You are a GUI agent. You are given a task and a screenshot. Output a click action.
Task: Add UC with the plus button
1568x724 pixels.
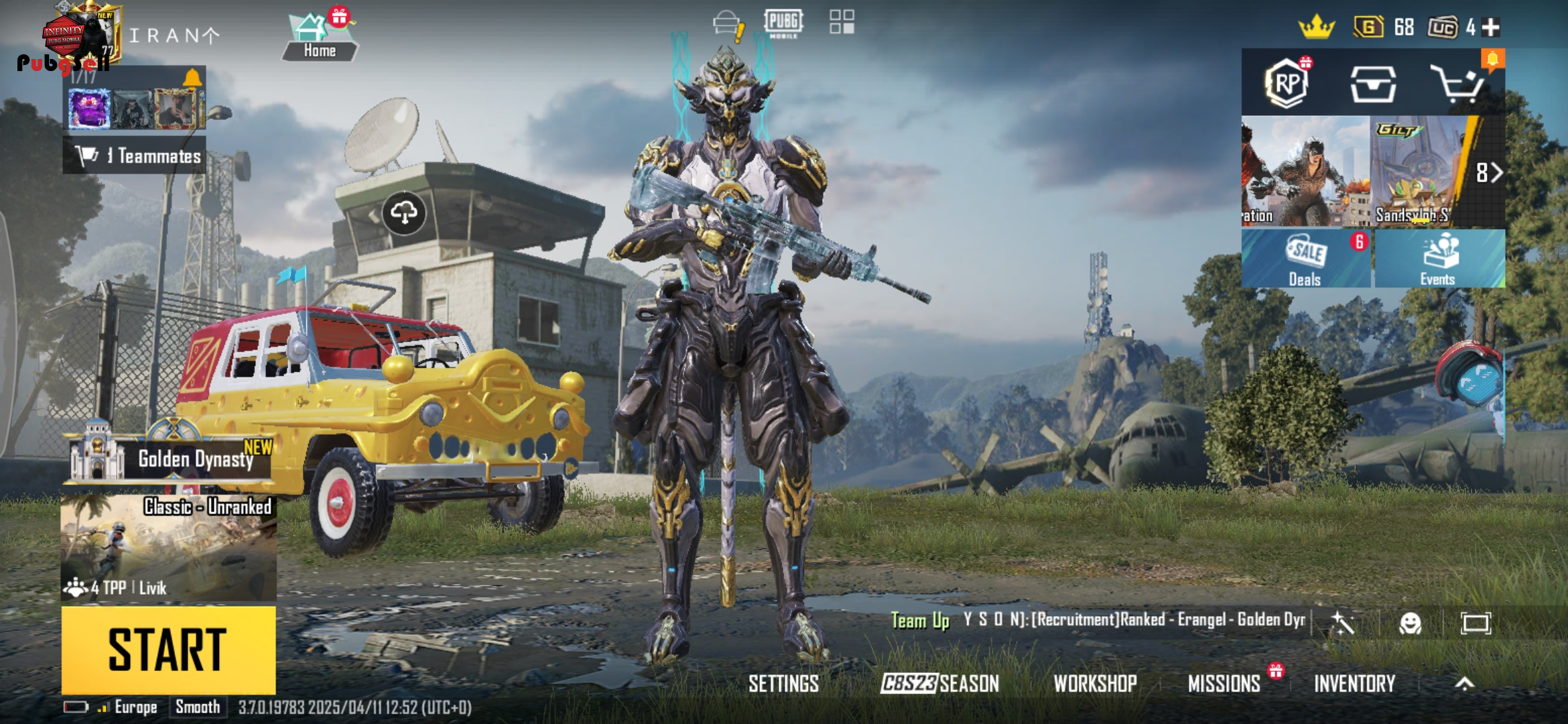tap(1491, 27)
